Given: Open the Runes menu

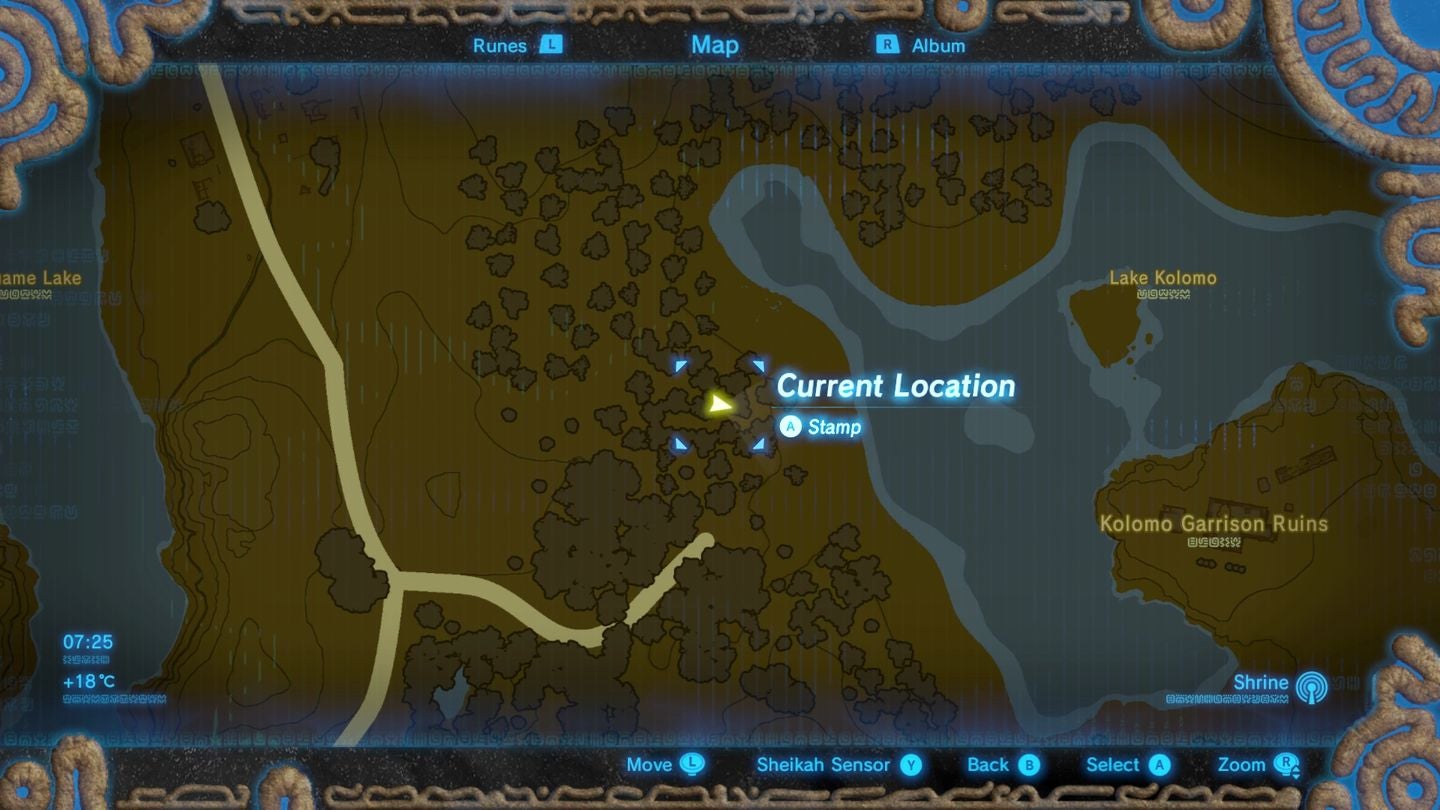Looking at the screenshot, I should [x=502, y=45].
